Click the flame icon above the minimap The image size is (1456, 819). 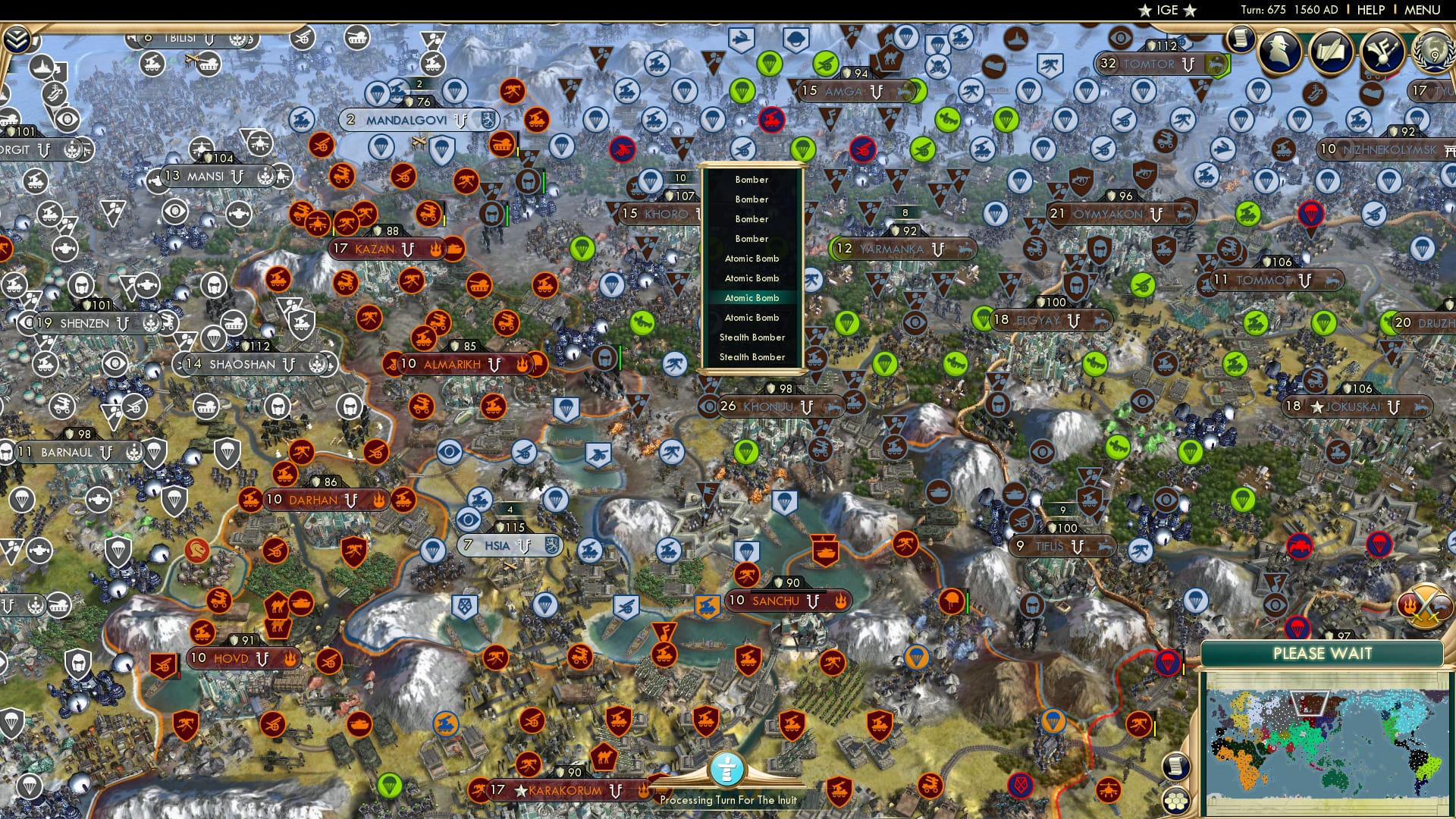click(1409, 604)
